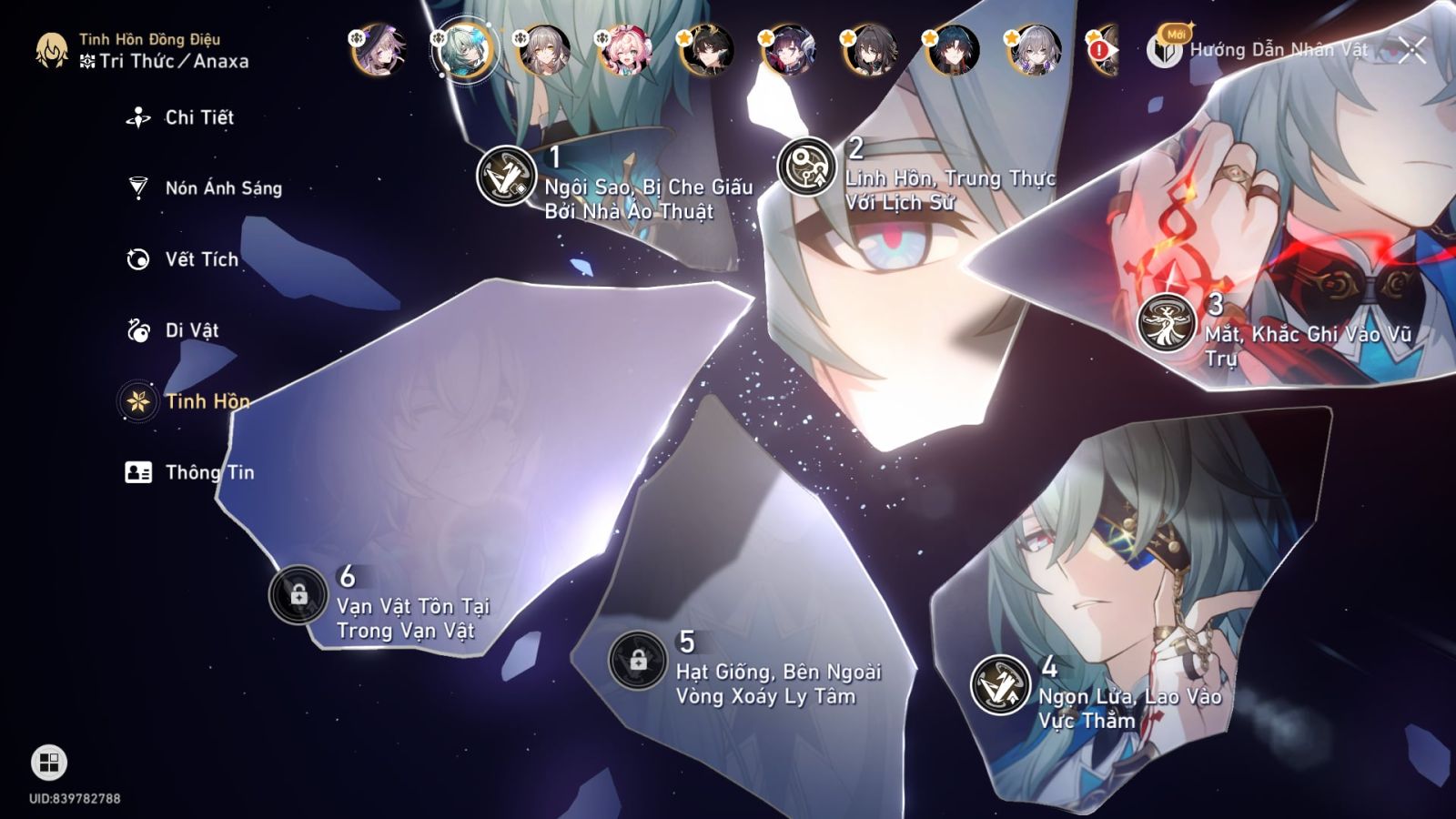Click the locked eidolon 5 padlock
This screenshot has height=819, width=1456.
click(x=639, y=660)
